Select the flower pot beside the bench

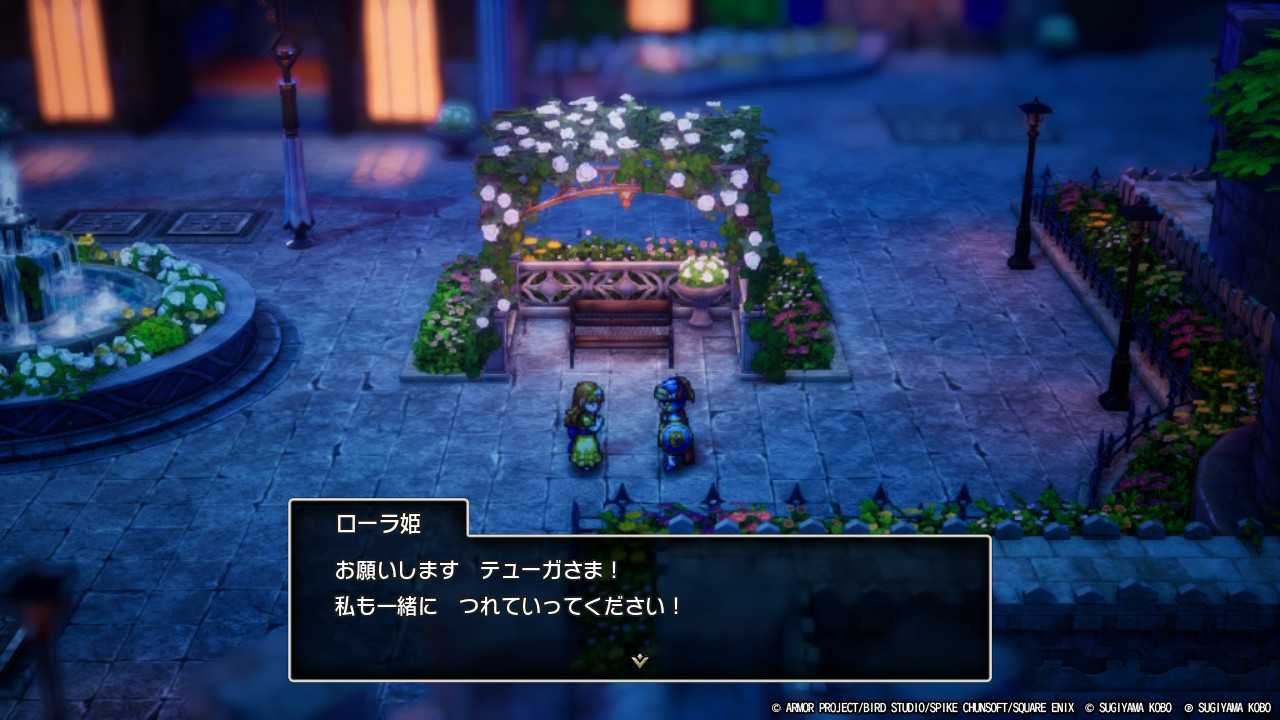pos(700,290)
